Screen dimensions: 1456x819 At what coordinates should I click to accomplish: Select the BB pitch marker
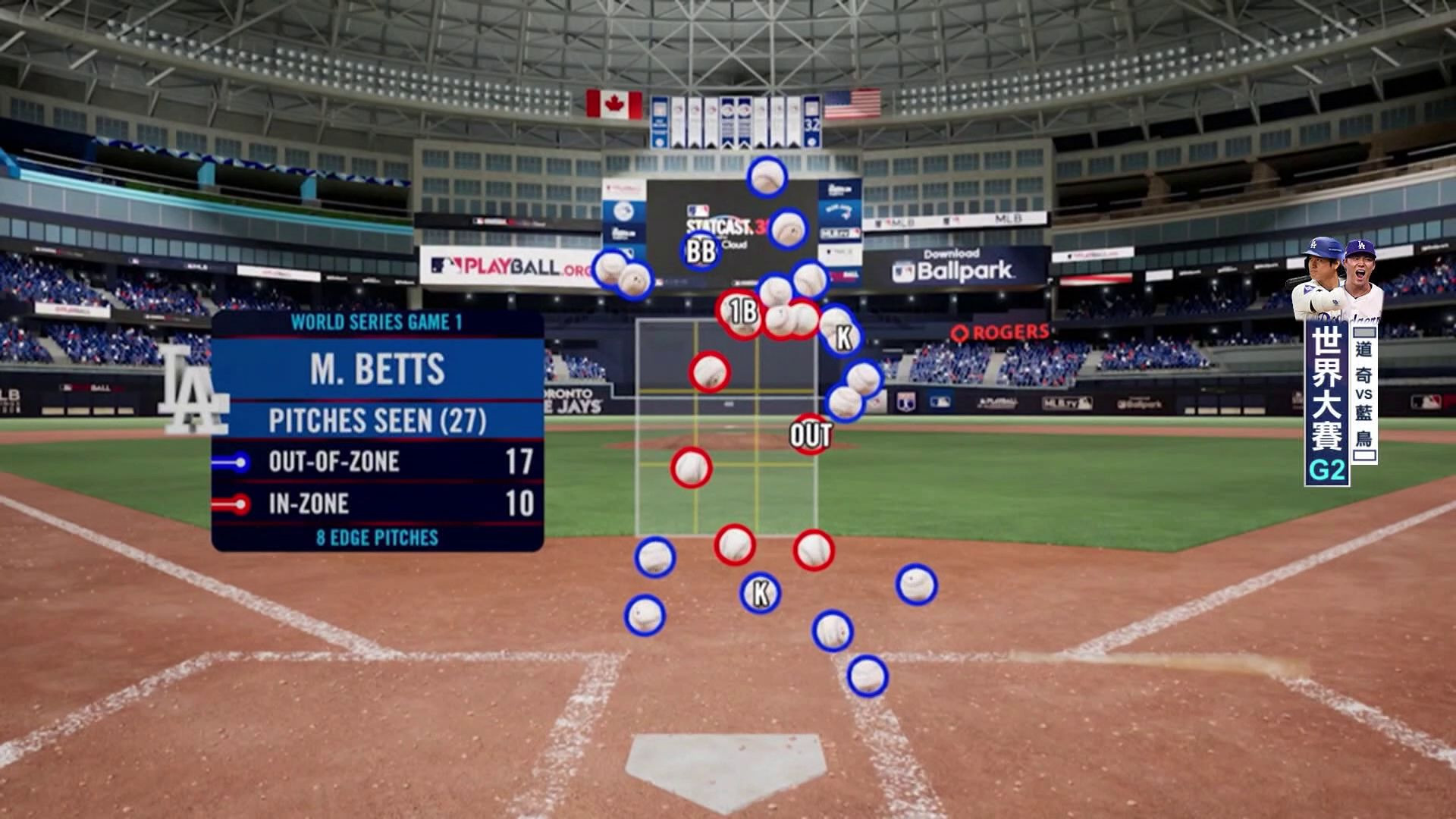pos(700,252)
